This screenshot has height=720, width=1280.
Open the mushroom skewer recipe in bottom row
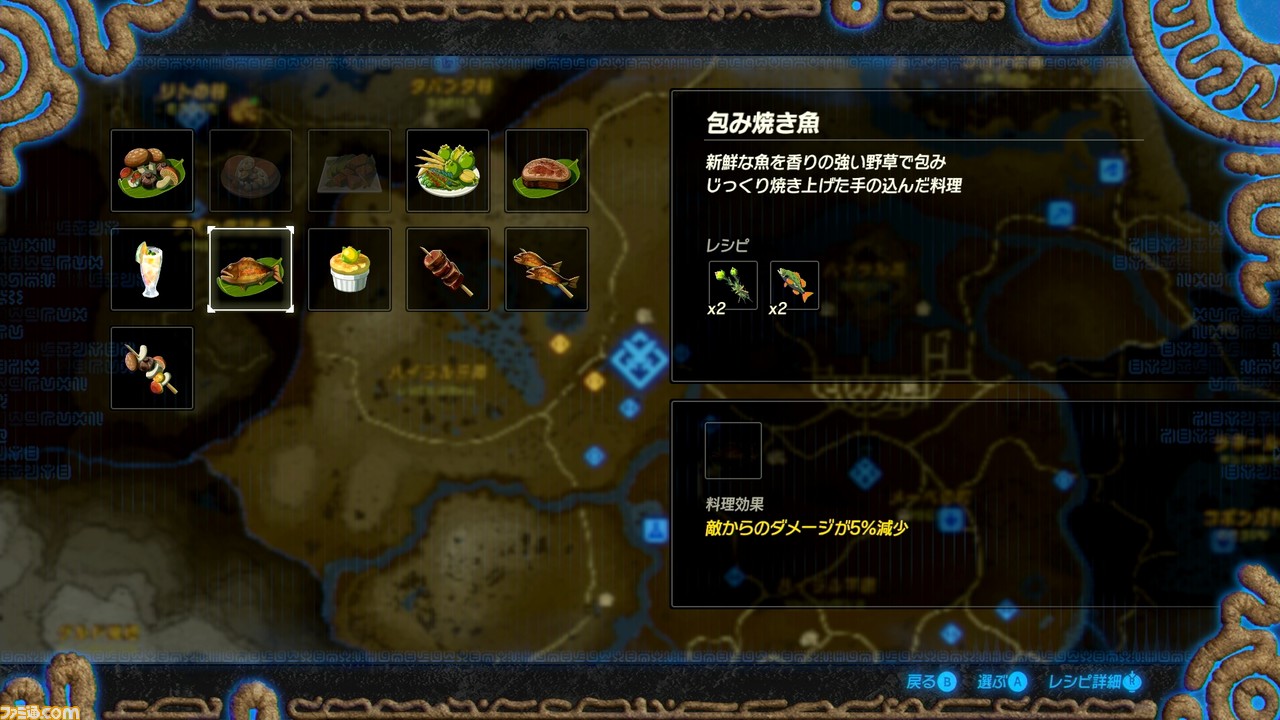151,368
